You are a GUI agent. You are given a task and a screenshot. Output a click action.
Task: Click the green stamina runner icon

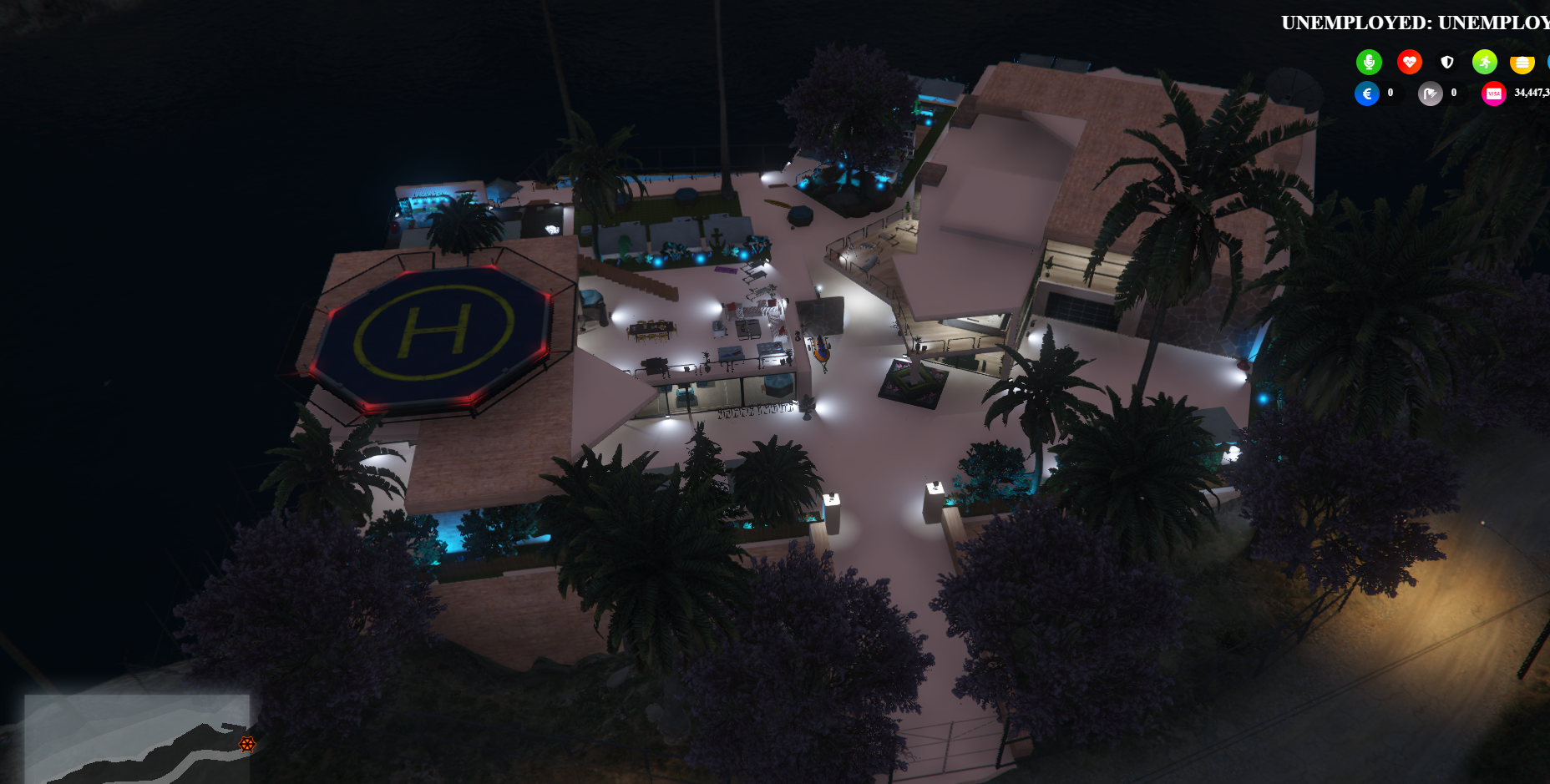click(1484, 62)
